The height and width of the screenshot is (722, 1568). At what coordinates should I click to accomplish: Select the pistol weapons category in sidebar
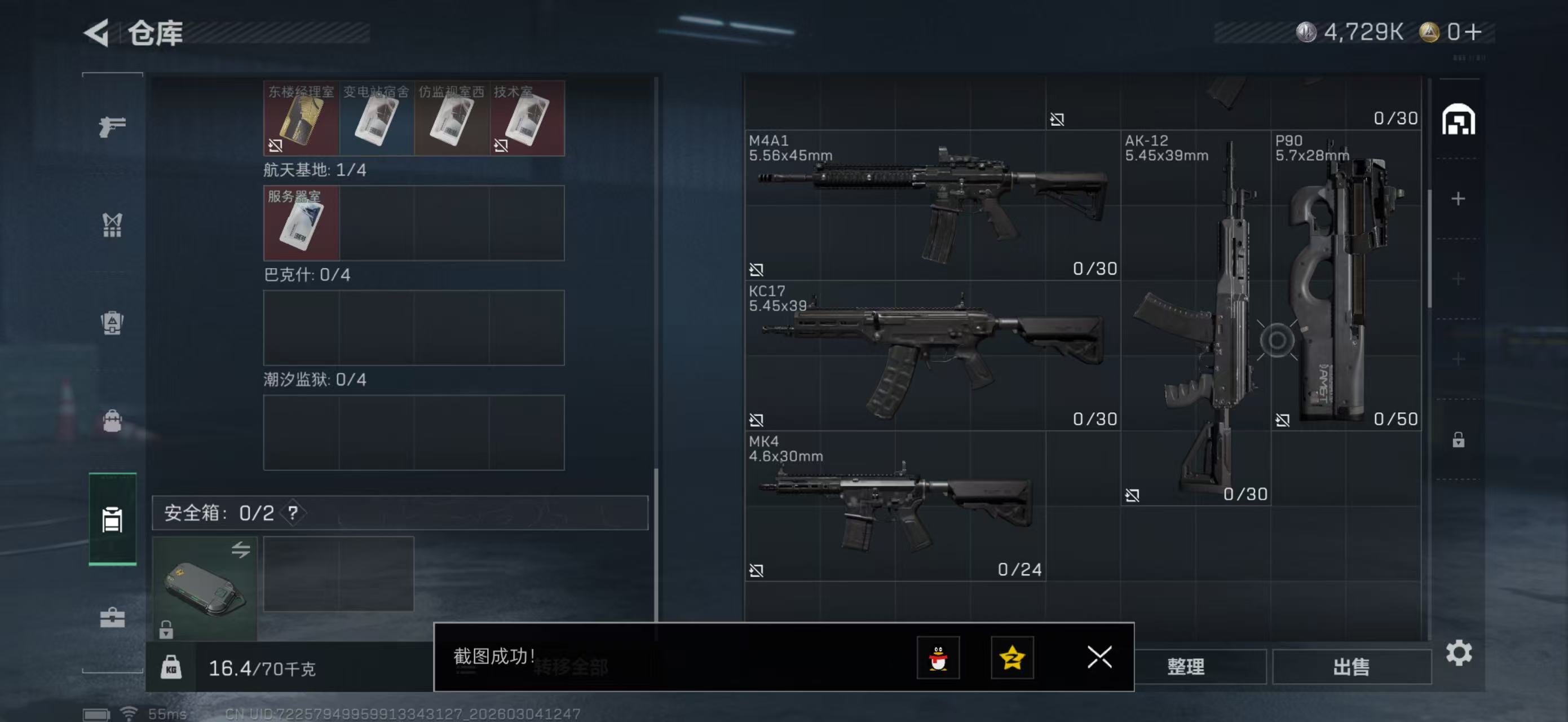pos(112,125)
